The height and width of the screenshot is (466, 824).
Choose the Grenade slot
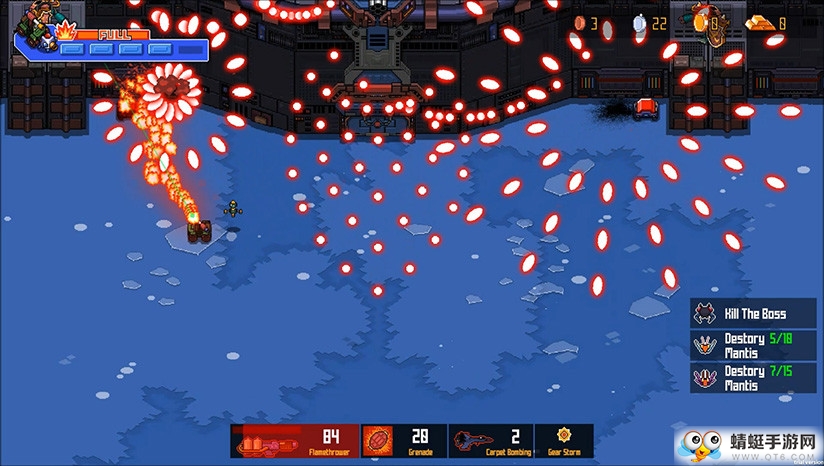(403, 441)
